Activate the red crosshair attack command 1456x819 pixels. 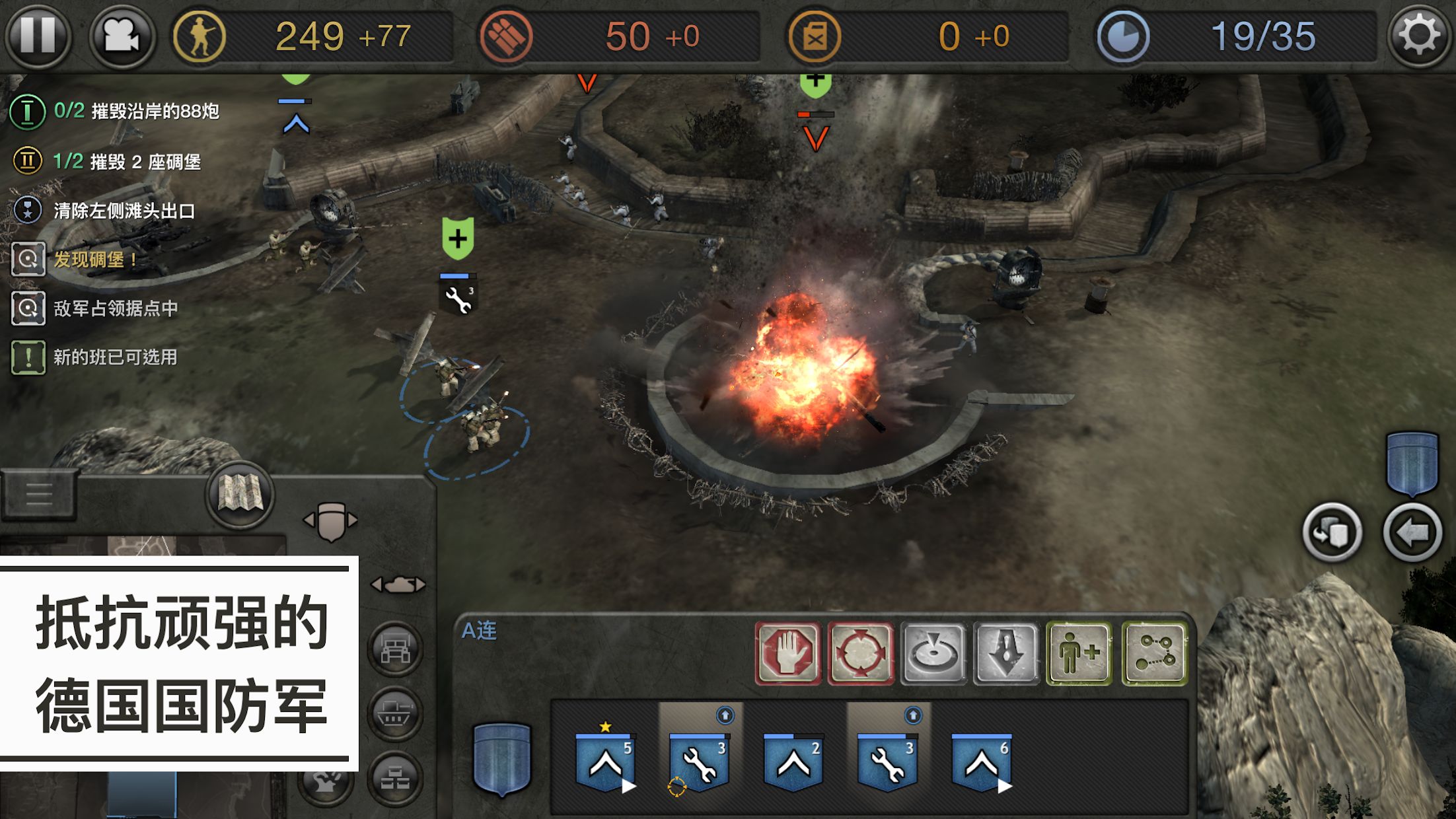pyautogui.click(x=861, y=653)
